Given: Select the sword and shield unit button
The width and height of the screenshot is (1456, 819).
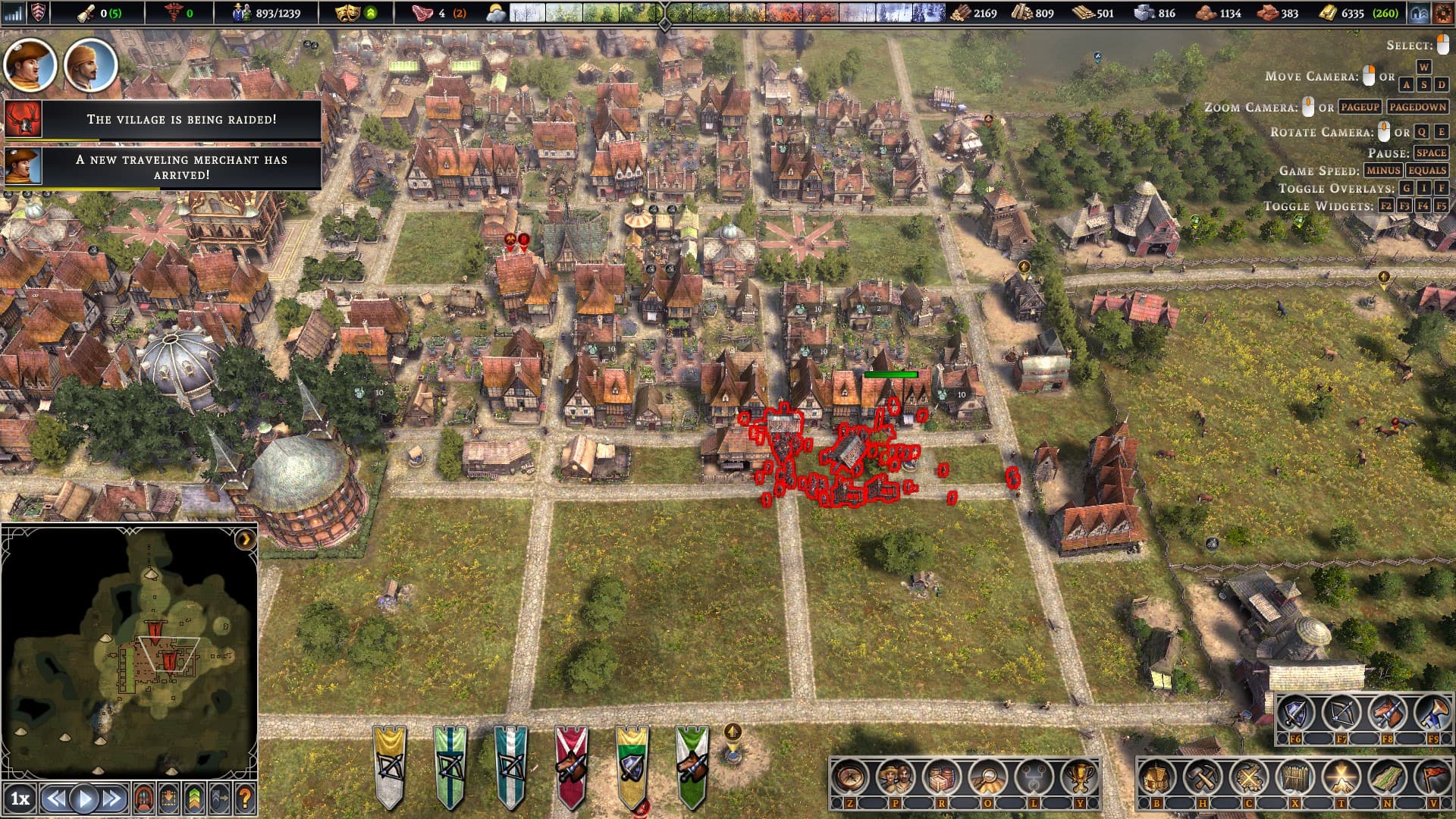Looking at the screenshot, I should [x=1294, y=714].
